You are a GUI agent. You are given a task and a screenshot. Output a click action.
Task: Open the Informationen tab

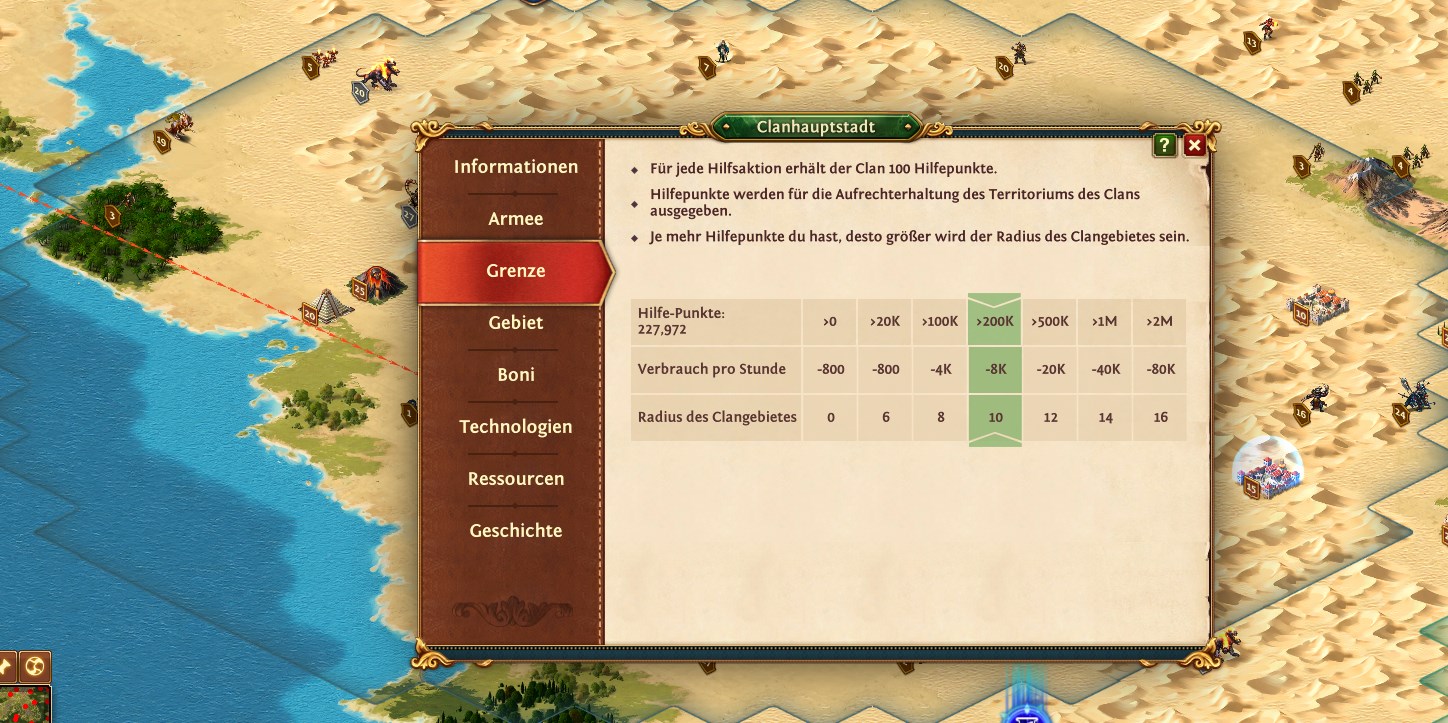click(515, 167)
